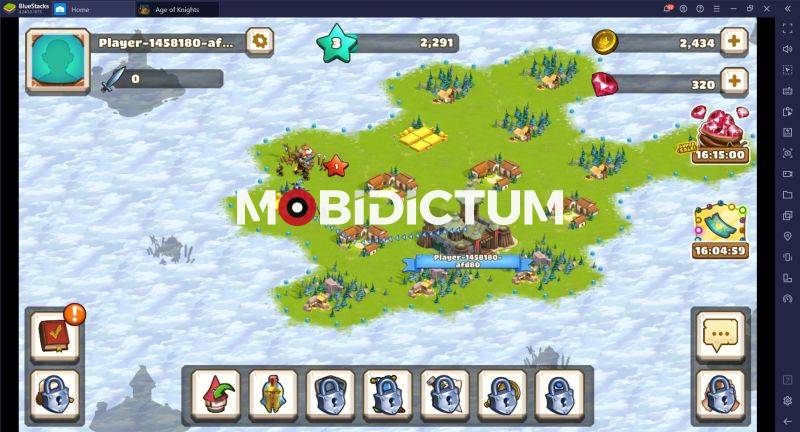Open the chat speech bubble button

click(720, 335)
